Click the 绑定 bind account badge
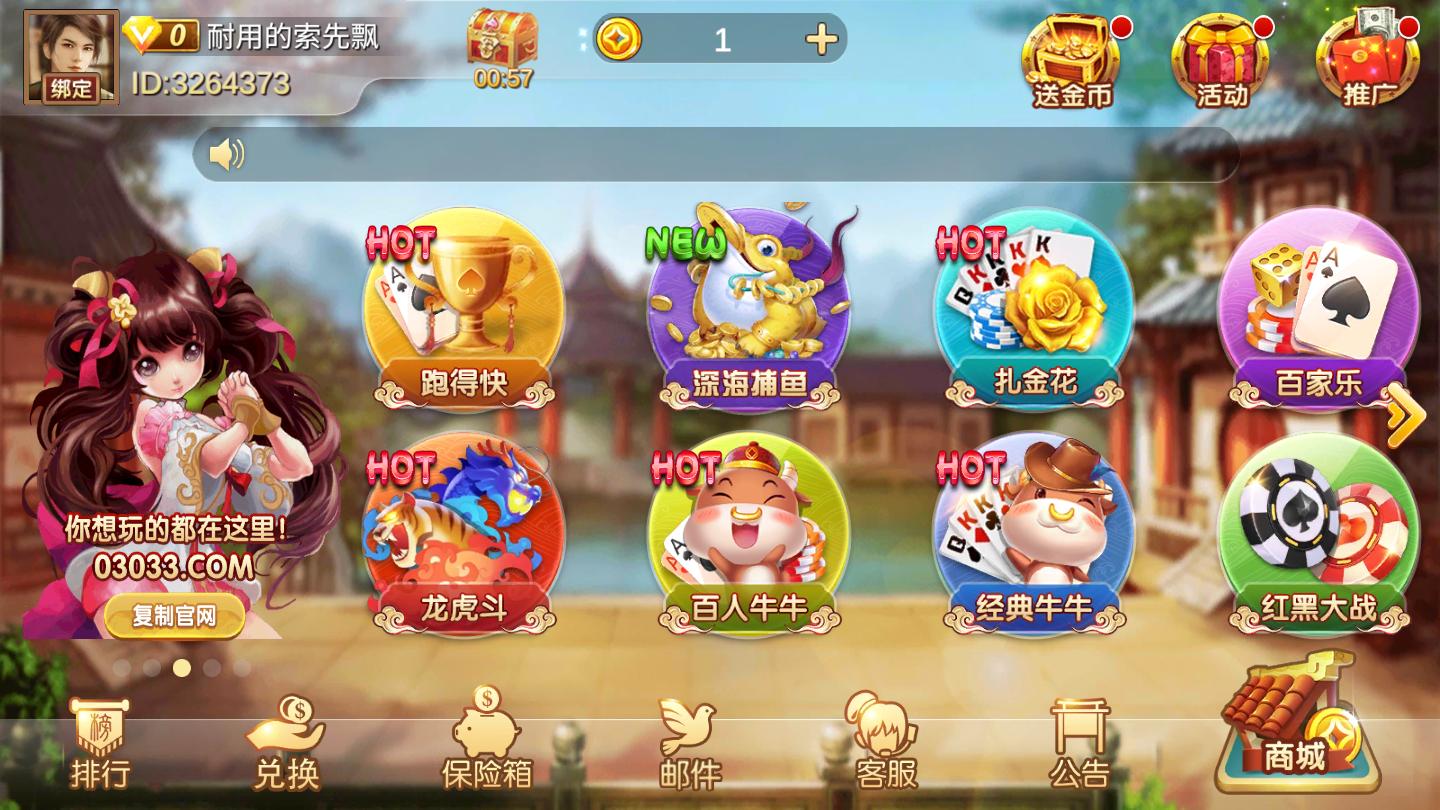This screenshot has width=1440, height=810. 69,90
